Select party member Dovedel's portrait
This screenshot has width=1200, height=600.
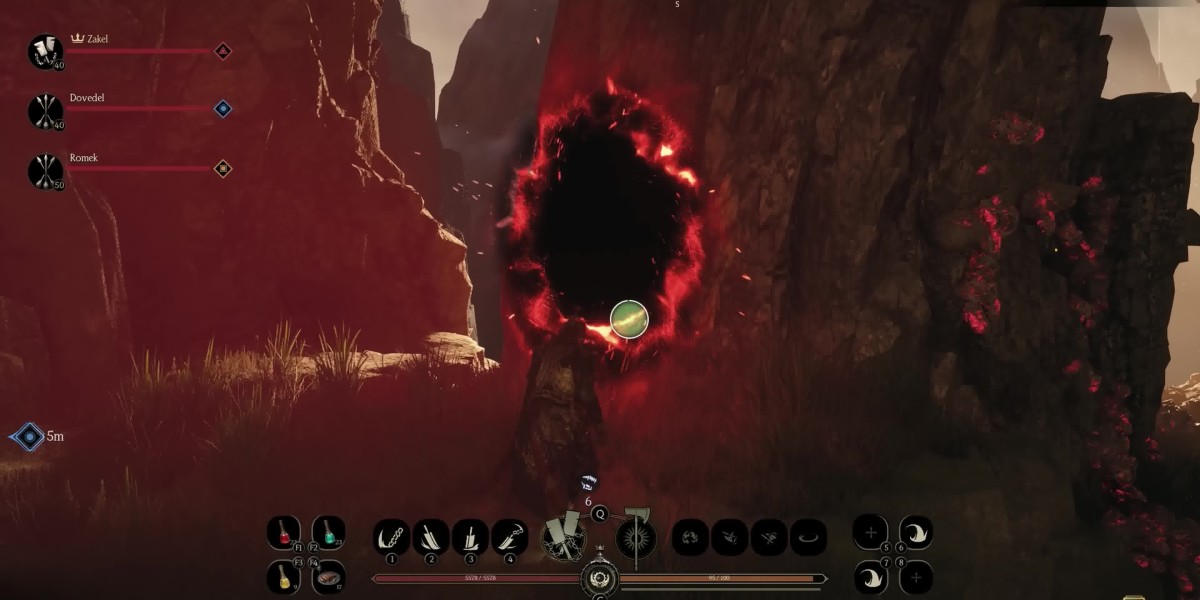coord(44,110)
